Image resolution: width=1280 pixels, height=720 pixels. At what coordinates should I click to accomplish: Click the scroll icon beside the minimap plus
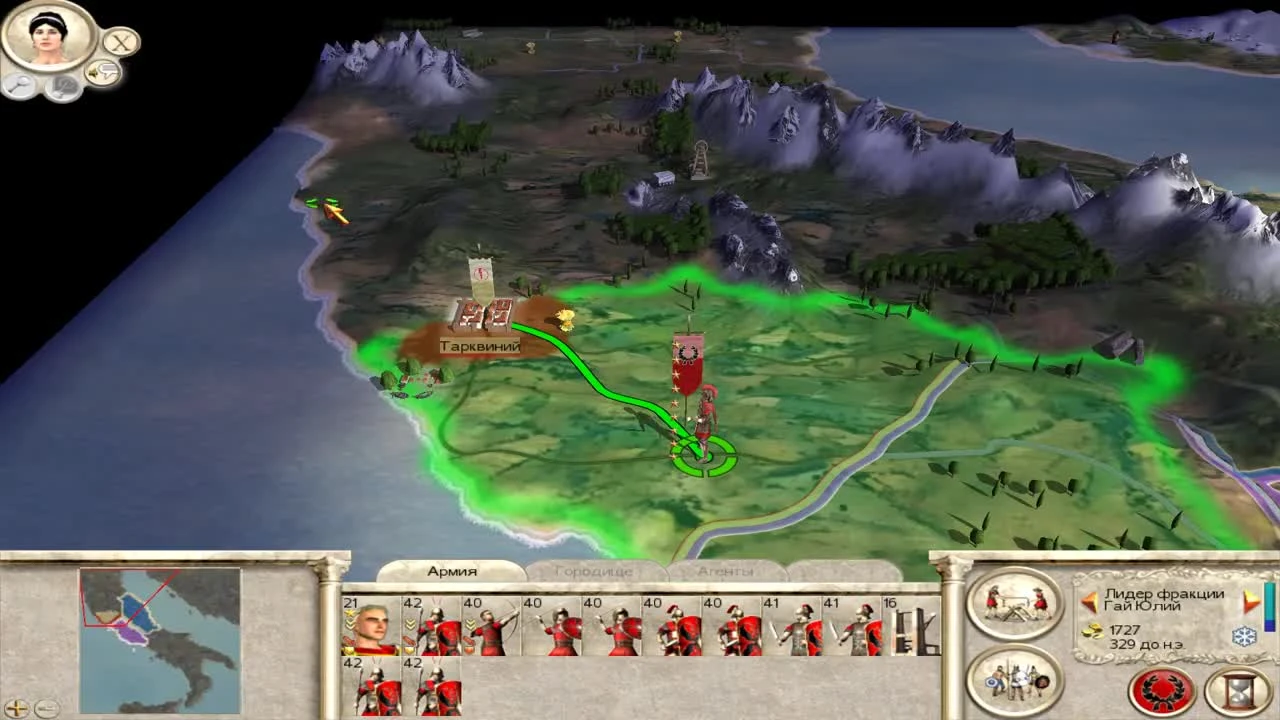[x=48, y=708]
